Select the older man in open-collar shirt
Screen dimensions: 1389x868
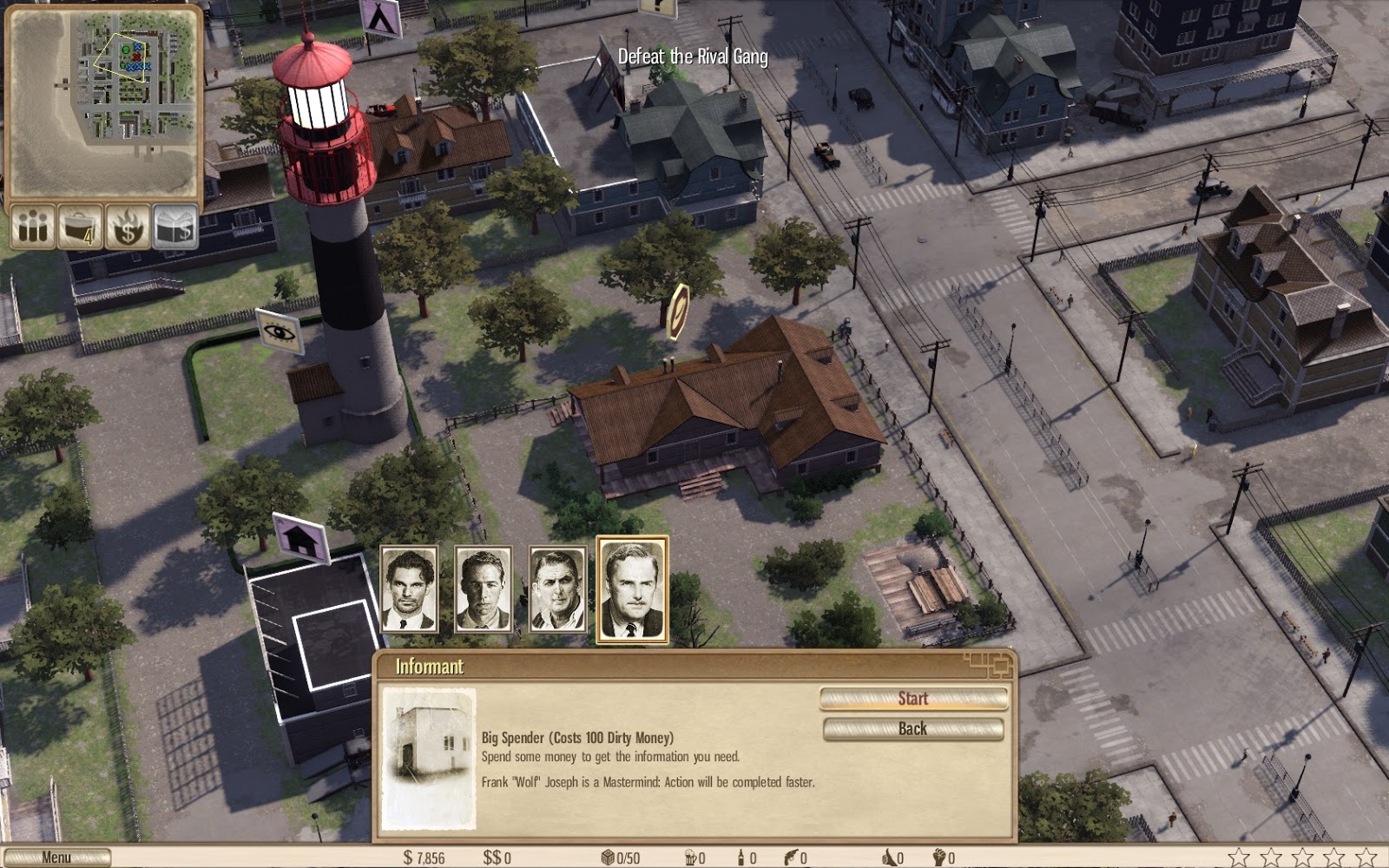pos(558,590)
